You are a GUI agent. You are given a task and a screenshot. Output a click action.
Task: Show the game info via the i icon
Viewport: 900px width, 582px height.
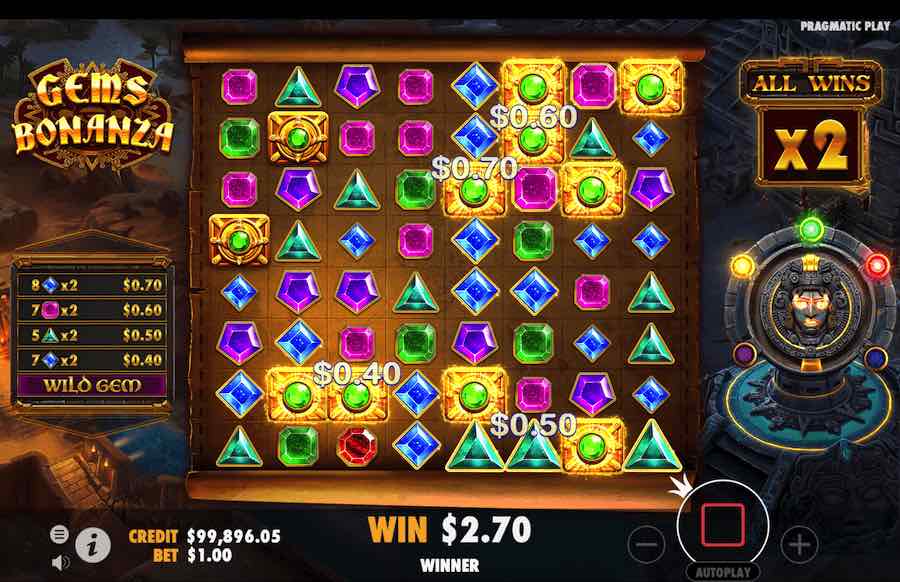coord(93,544)
